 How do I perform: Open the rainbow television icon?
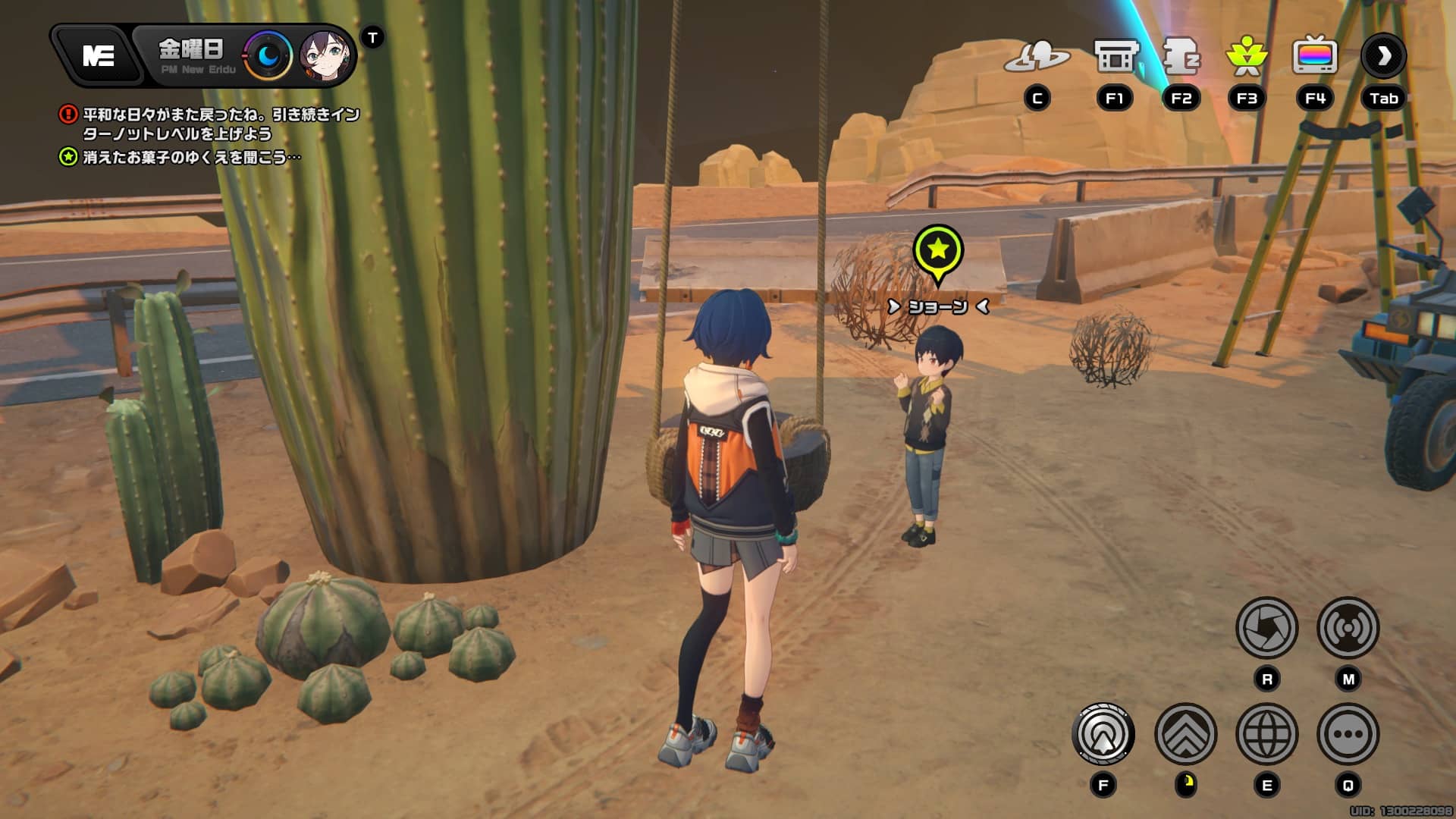1314,57
